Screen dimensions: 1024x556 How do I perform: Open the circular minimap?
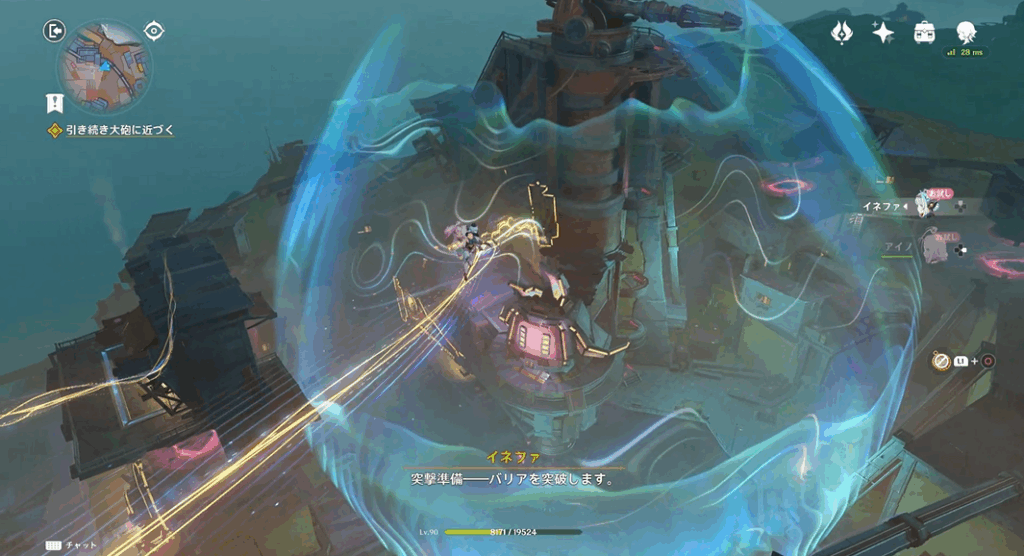click(104, 69)
